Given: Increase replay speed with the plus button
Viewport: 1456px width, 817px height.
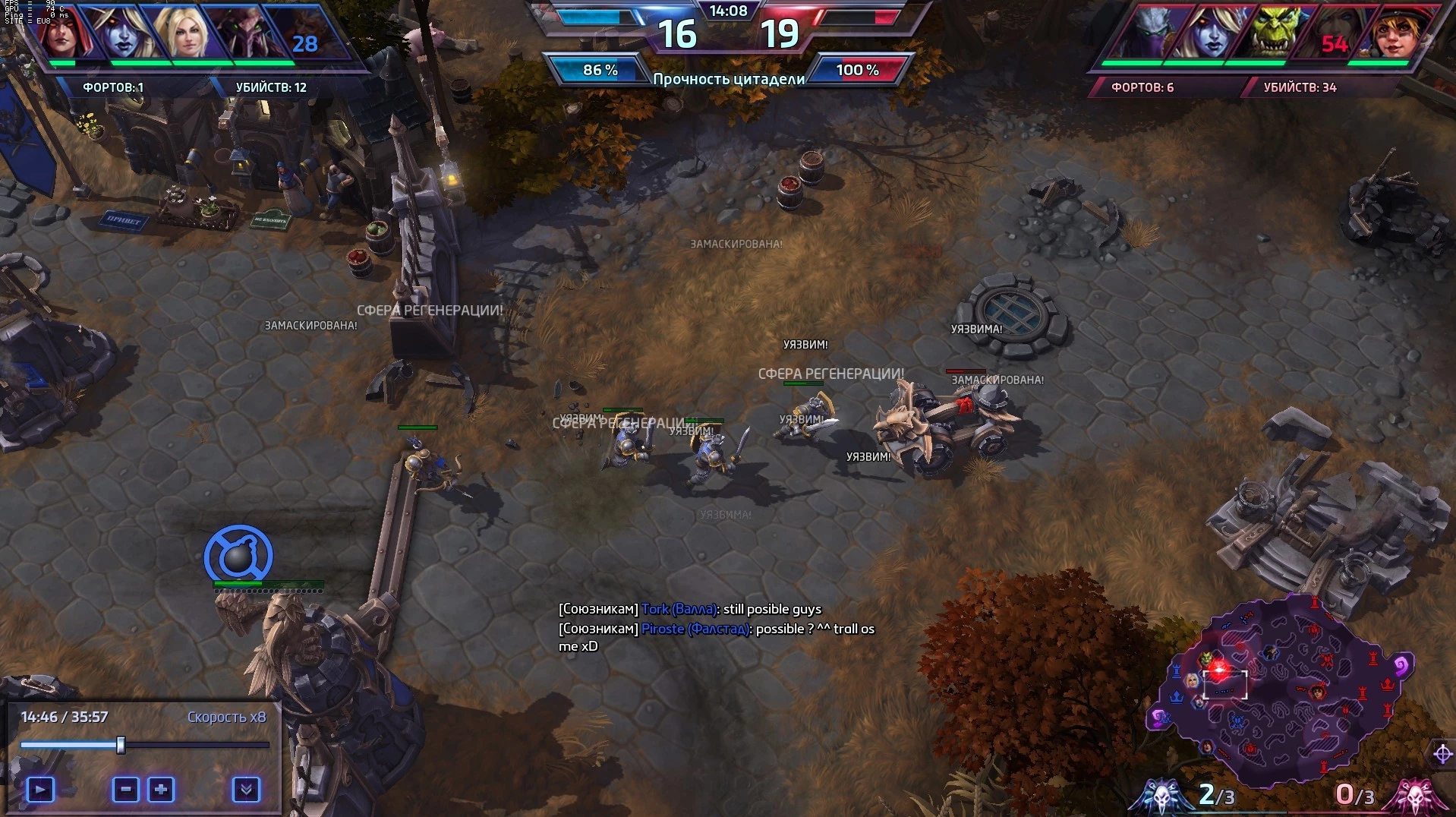Looking at the screenshot, I should pos(161,790).
